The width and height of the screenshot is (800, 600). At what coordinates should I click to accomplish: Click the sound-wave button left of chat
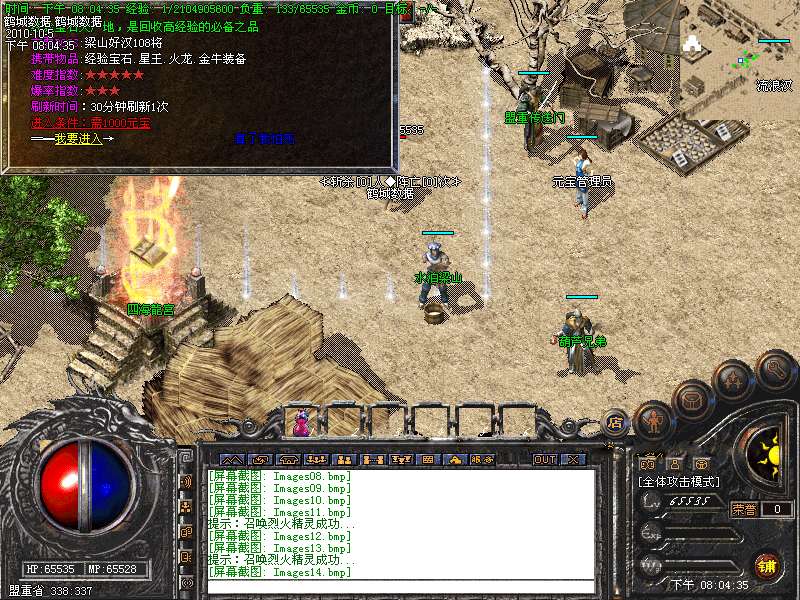pyautogui.click(x=187, y=481)
